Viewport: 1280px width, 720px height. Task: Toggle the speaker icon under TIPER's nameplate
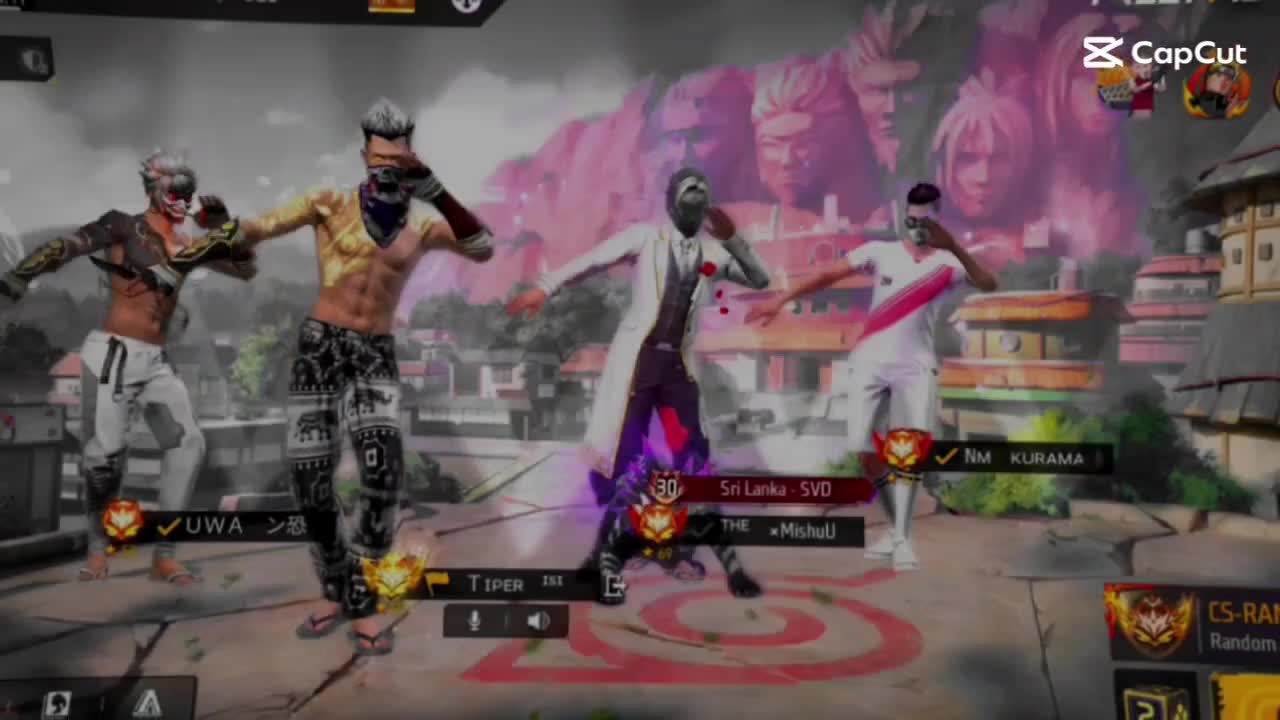click(x=538, y=621)
